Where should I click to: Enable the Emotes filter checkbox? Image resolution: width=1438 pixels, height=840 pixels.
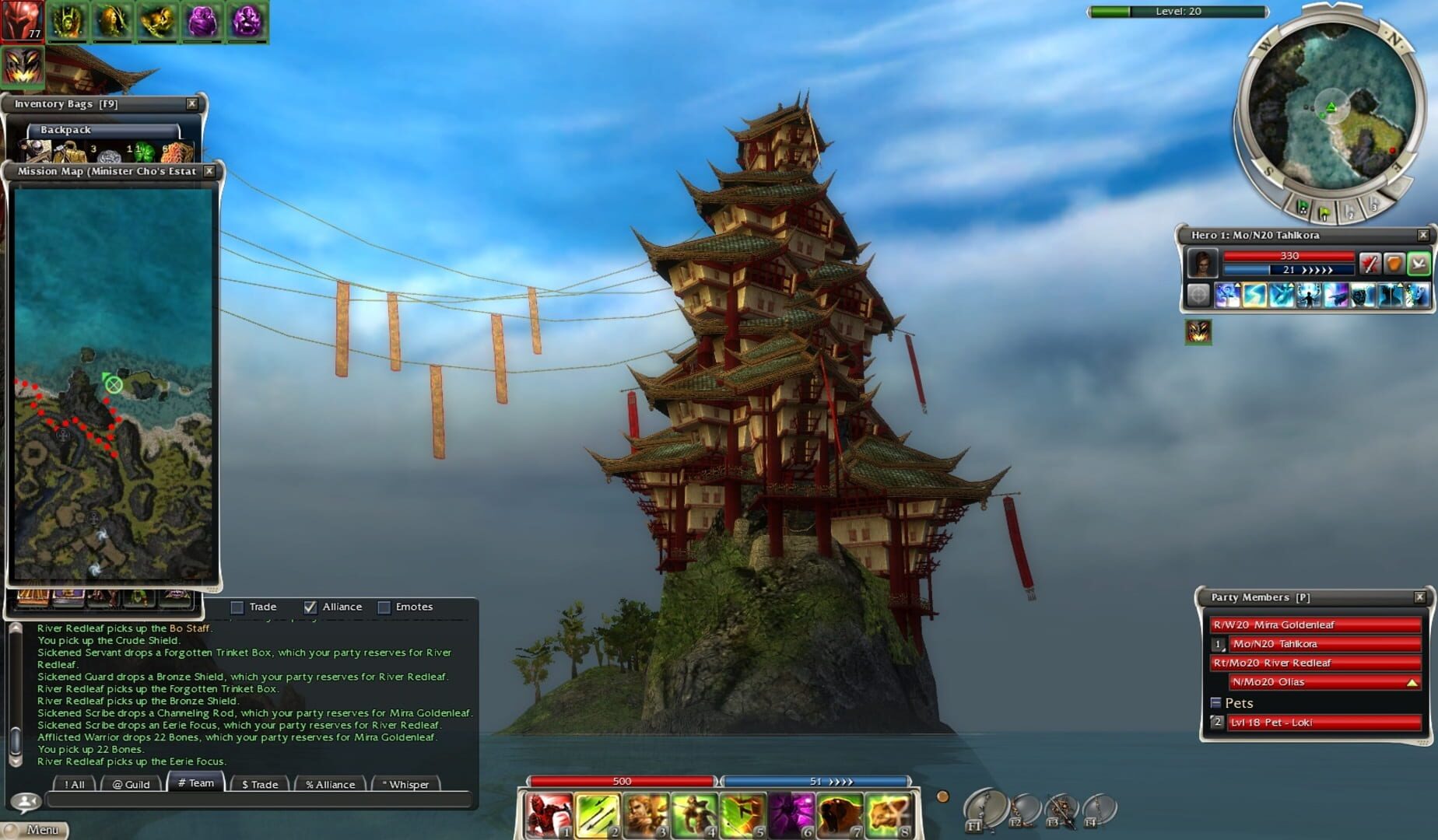coord(384,607)
